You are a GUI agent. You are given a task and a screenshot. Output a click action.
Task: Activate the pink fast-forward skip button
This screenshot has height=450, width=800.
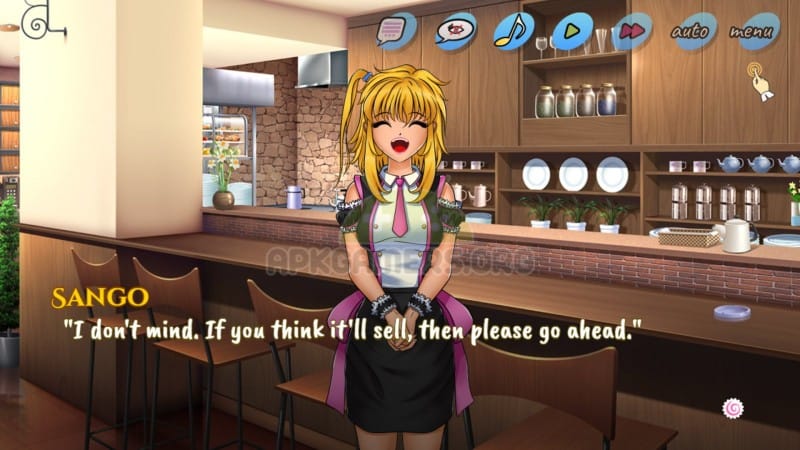pyautogui.click(x=630, y=31)
